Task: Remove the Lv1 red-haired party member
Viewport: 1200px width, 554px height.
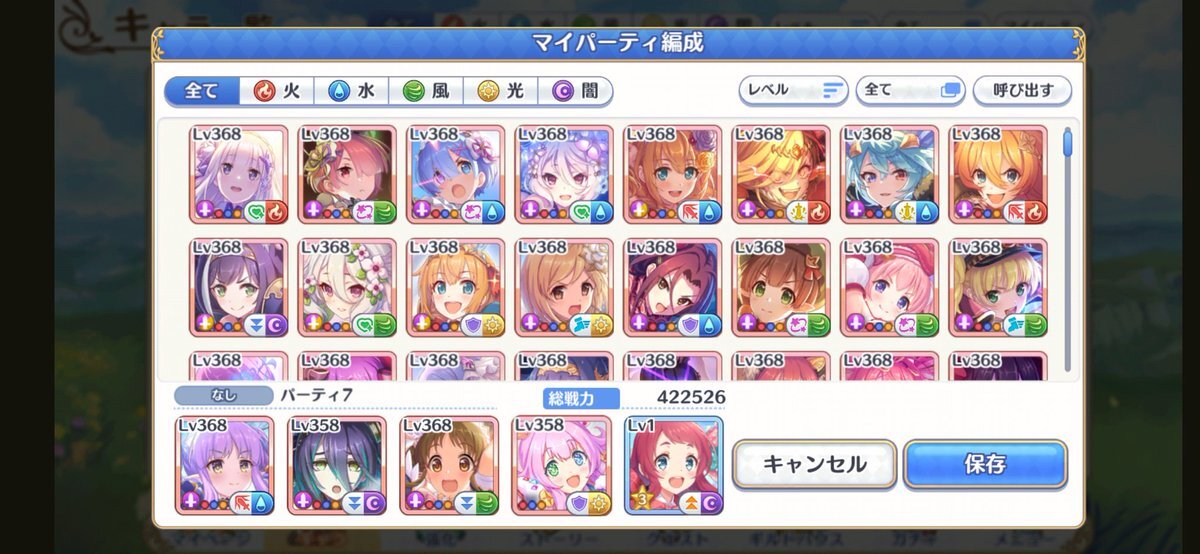Action: pyautogui.click(x=673, y=465)
